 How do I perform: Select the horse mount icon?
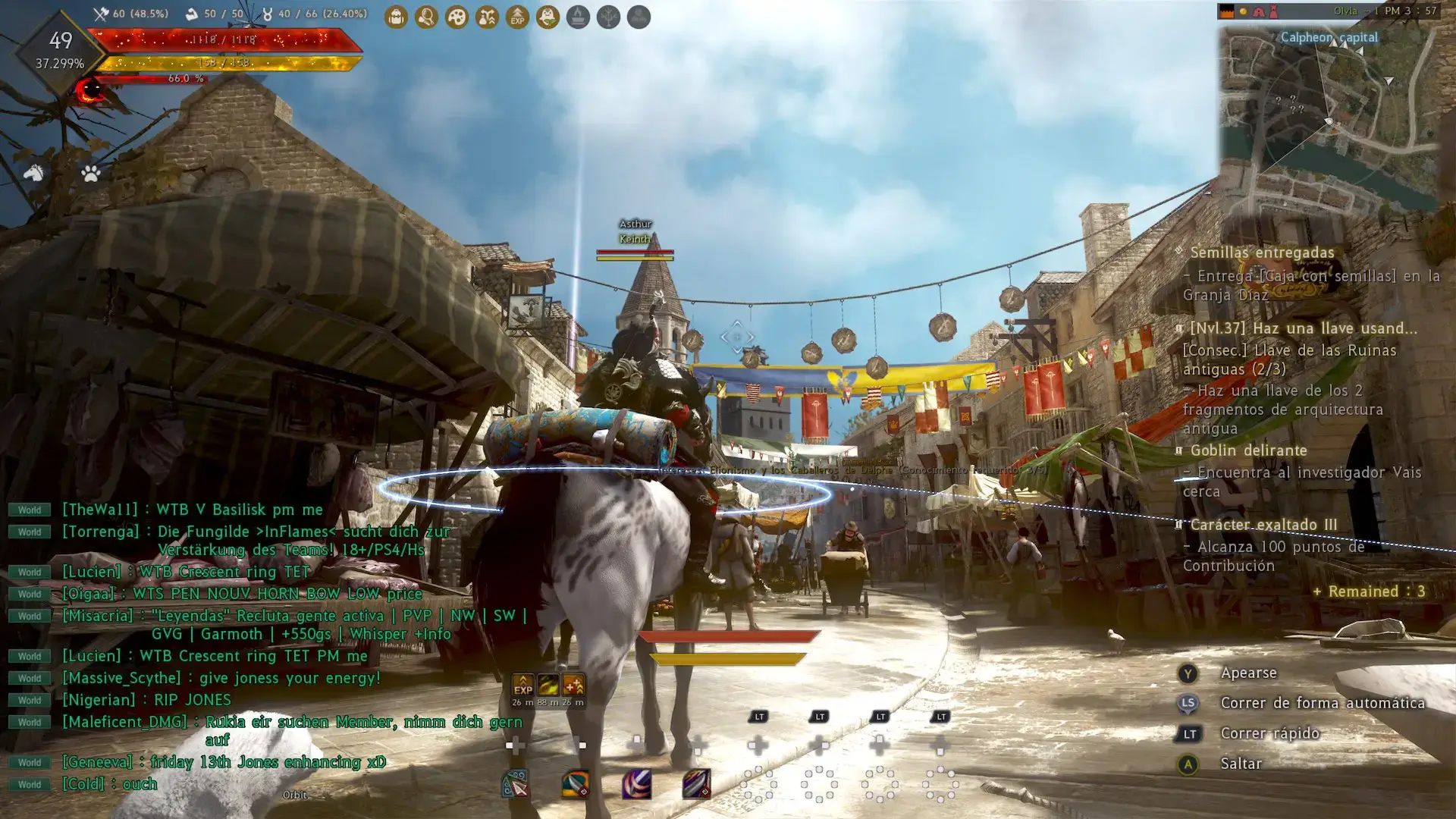tap(33, 174)
